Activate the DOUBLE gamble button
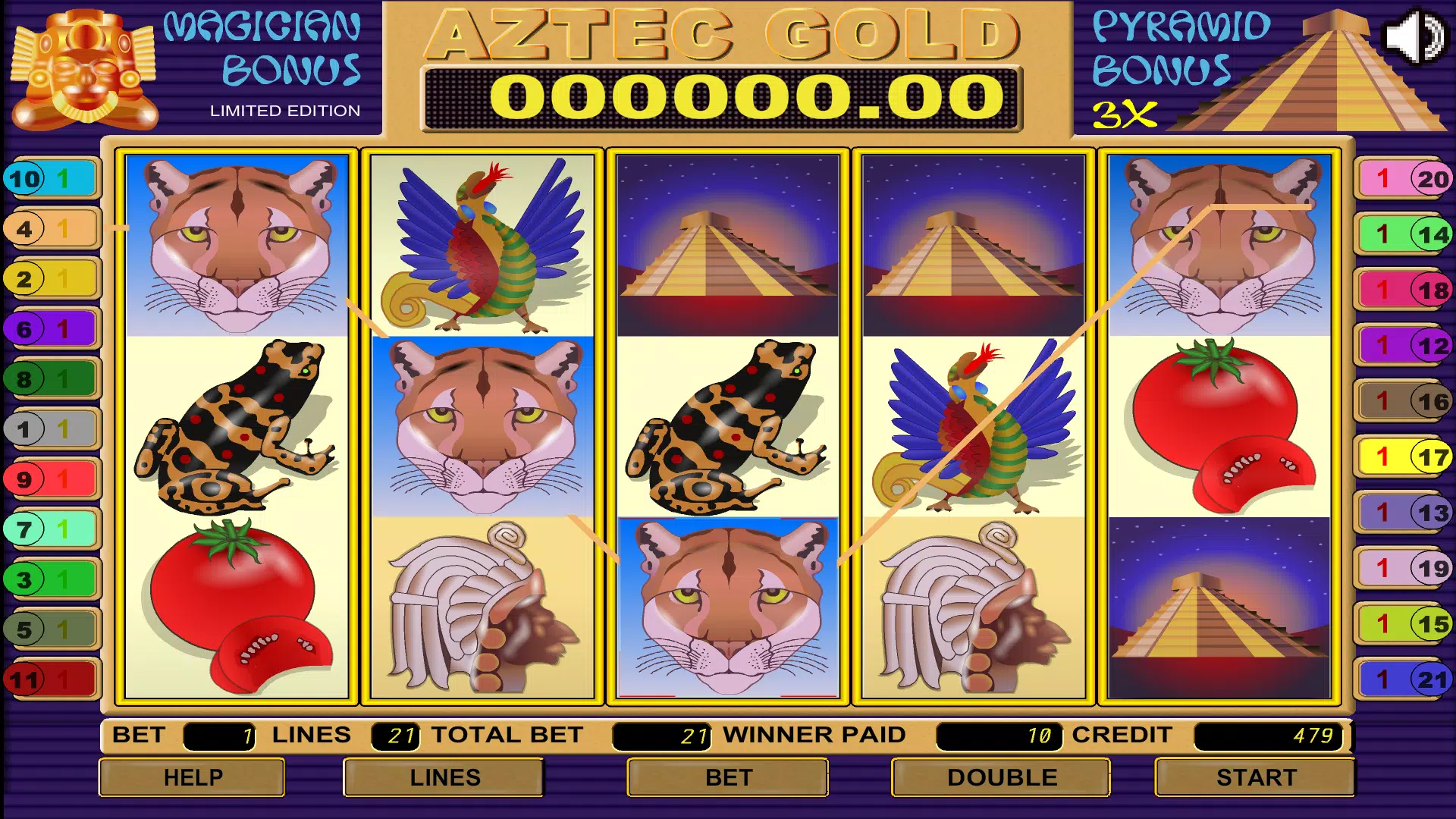 [x=1001, y=777]
